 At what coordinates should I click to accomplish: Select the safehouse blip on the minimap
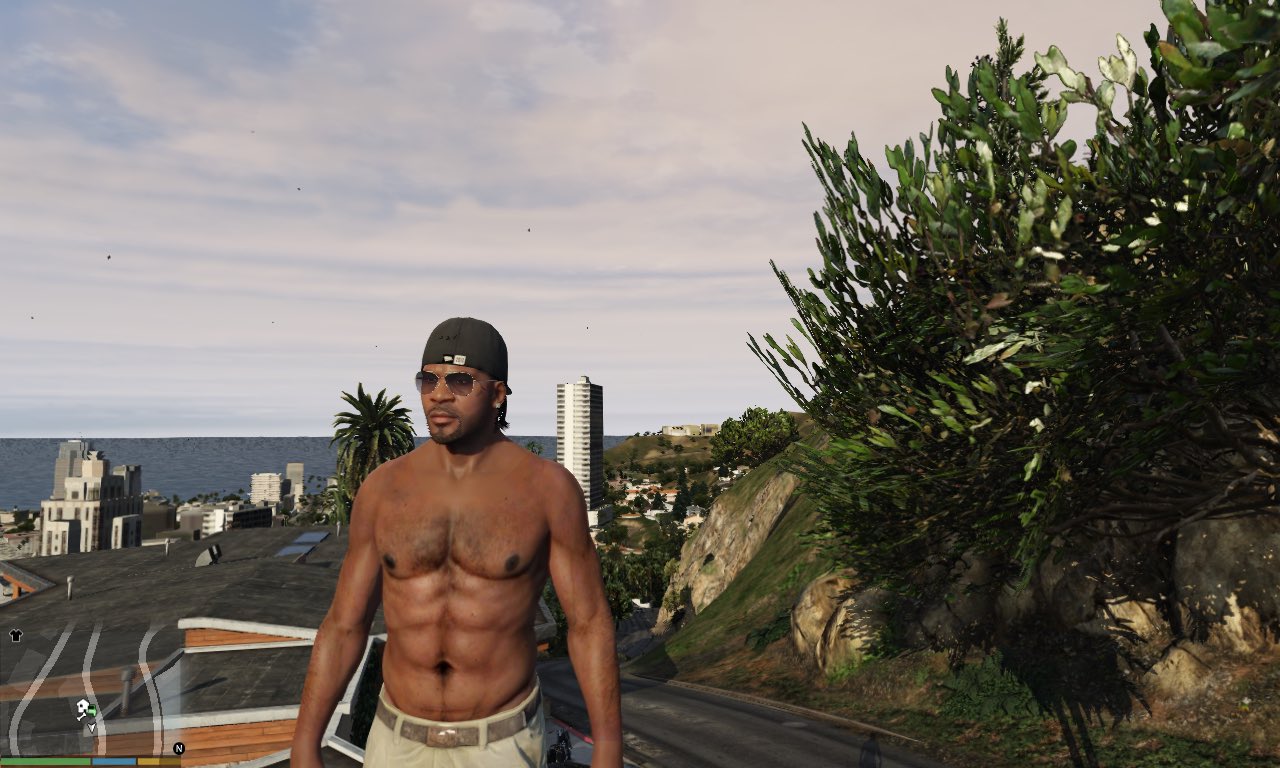tap(83, 705)
